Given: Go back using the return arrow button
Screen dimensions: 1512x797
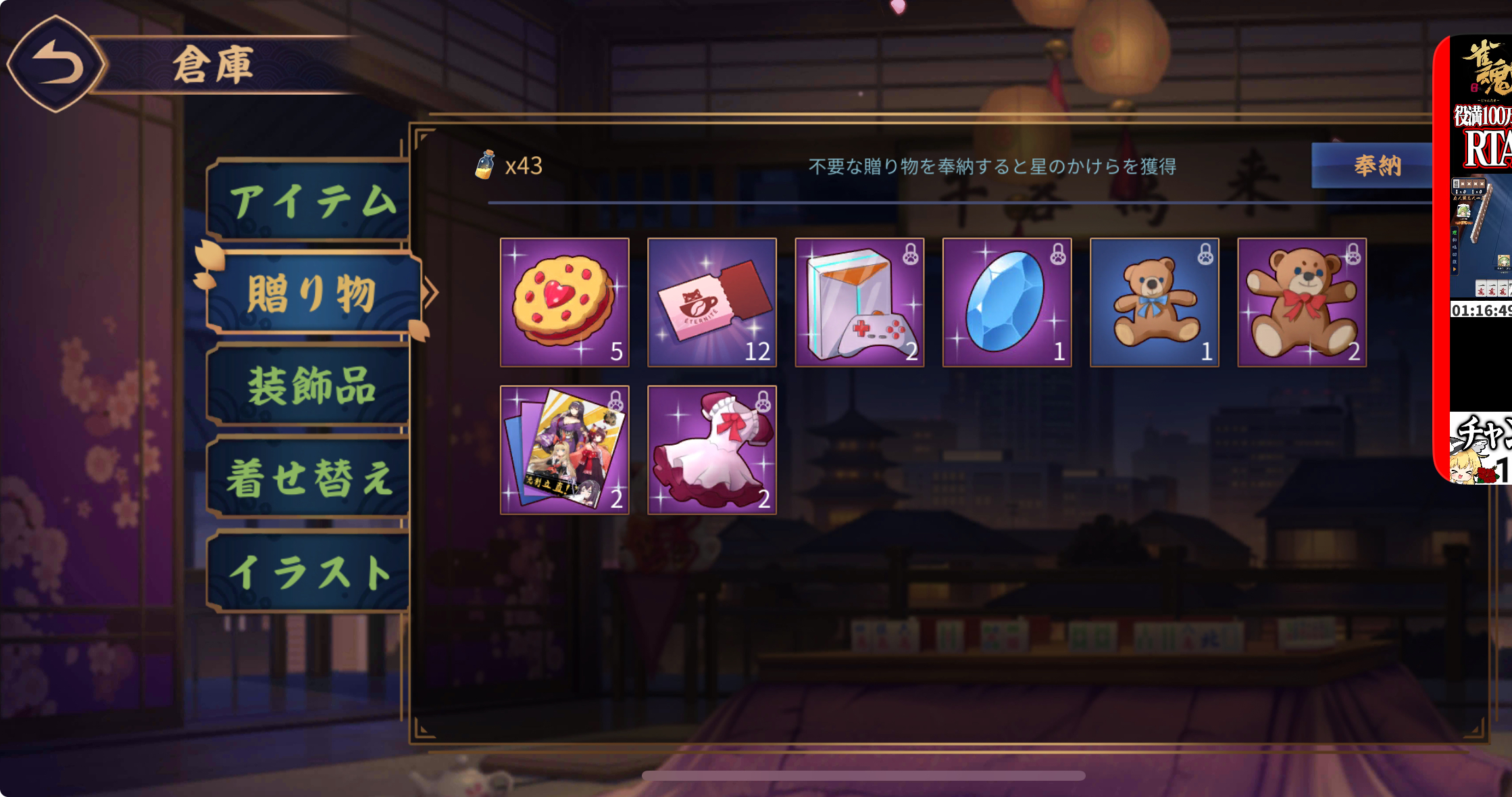Looking at the screenshot, I should click(57, 65).
